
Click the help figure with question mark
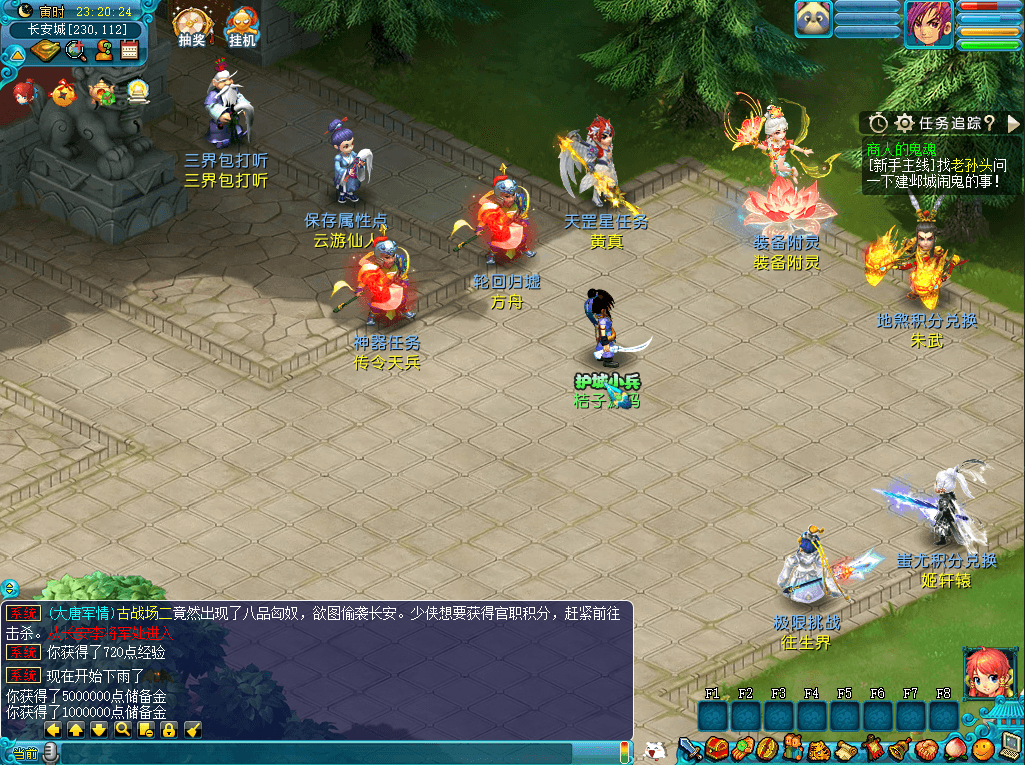(x=103, y=51)
